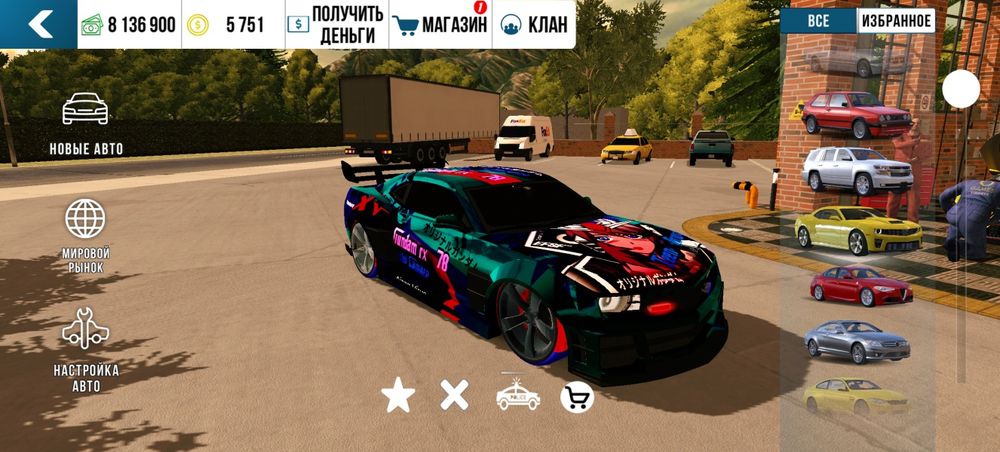The width and height of the screenshot is (1000, 452).
Task: Select the red sedan thumbnail
Action: point(860,285)
